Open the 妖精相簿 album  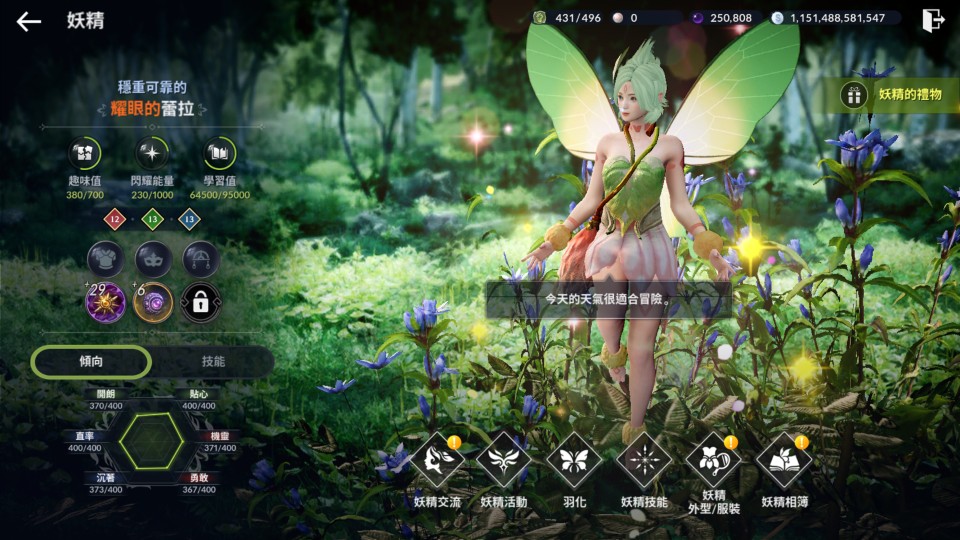[783, 461]
